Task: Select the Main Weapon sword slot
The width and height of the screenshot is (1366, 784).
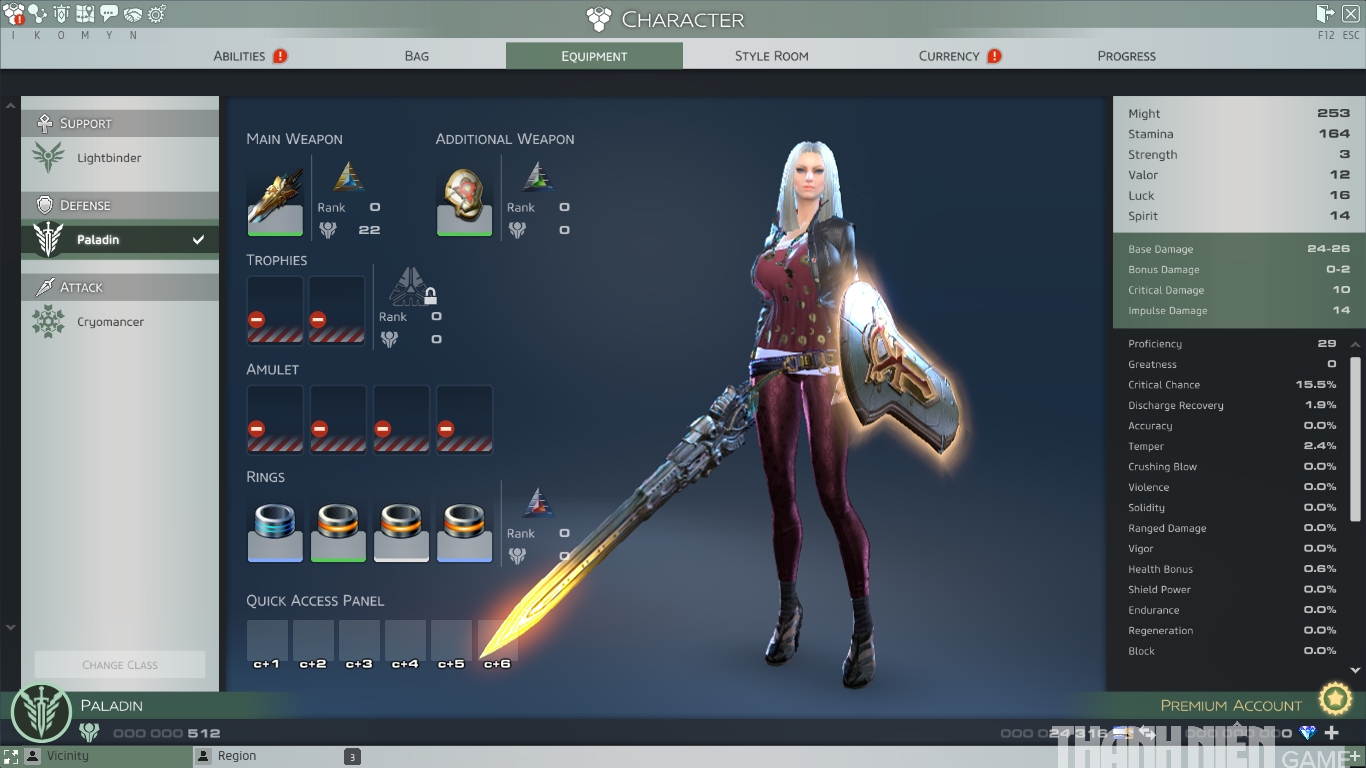Action: 275,200
